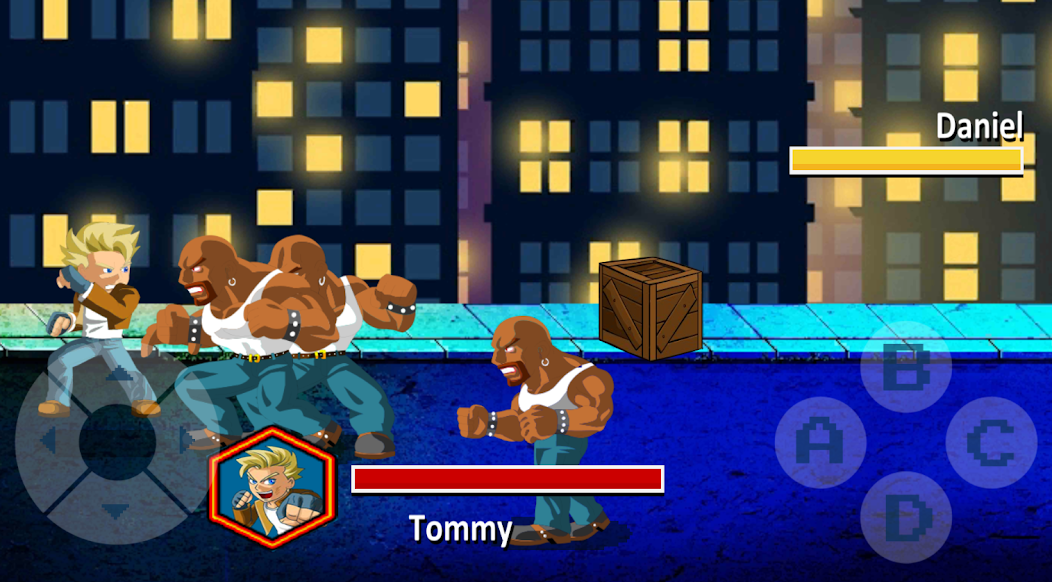Tap the D-pad down arrow
1052x582 pixels.
coord(117,511)
